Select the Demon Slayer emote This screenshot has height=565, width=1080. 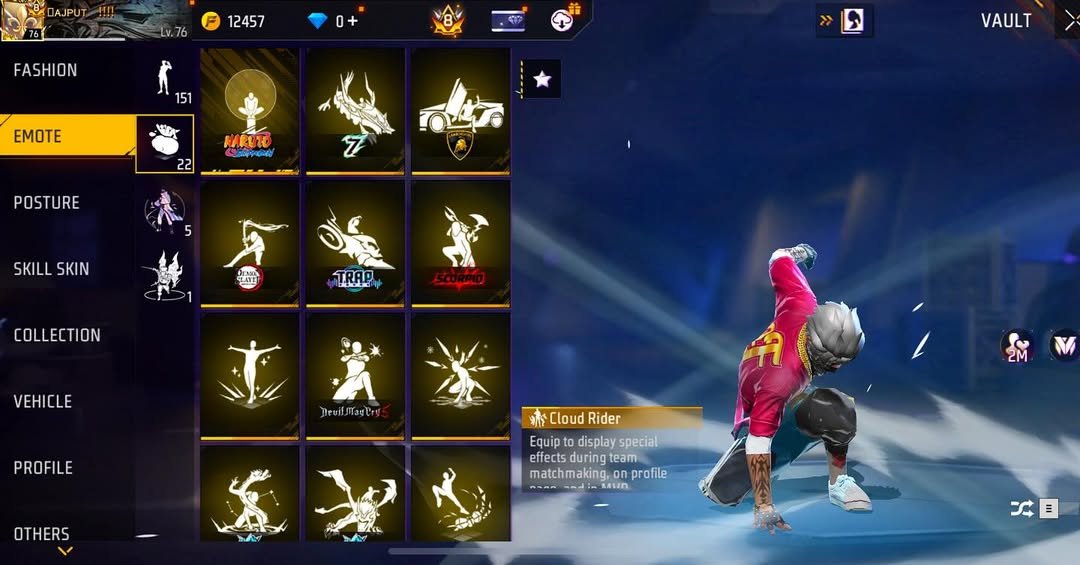(250, 243)
